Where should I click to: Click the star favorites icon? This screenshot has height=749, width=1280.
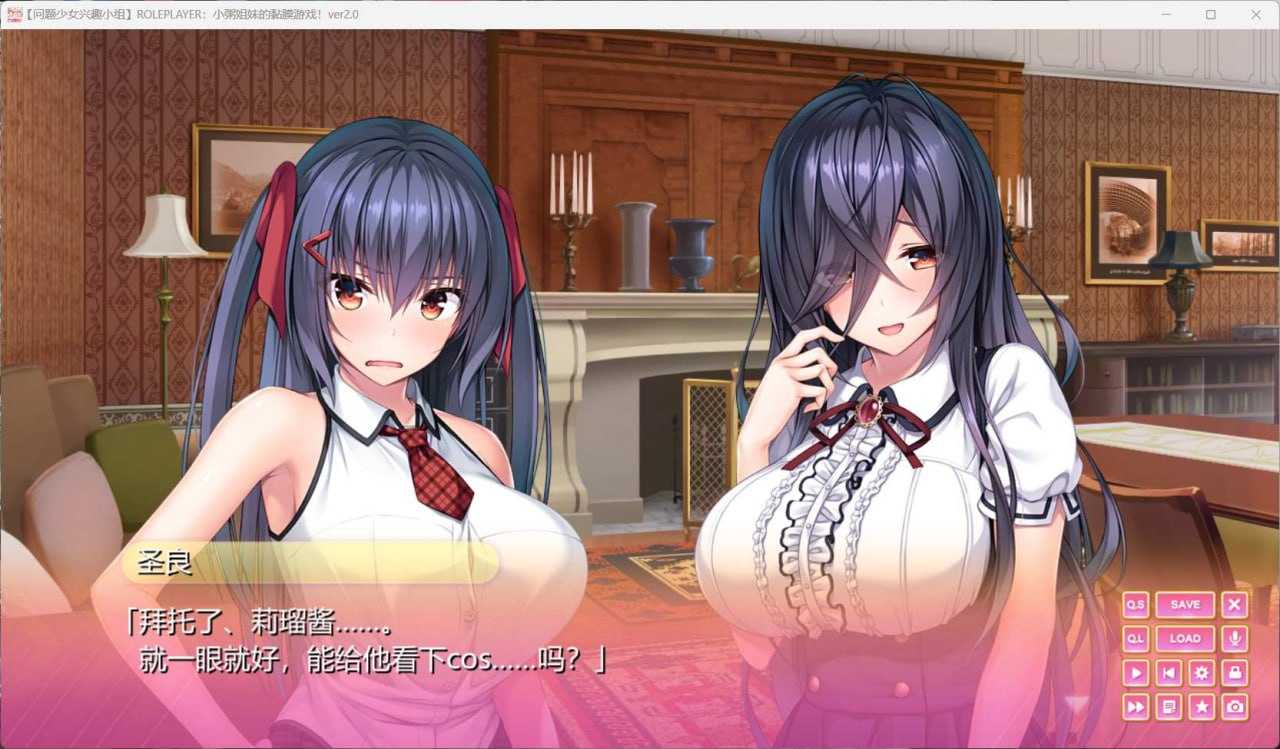[1201, 706]
